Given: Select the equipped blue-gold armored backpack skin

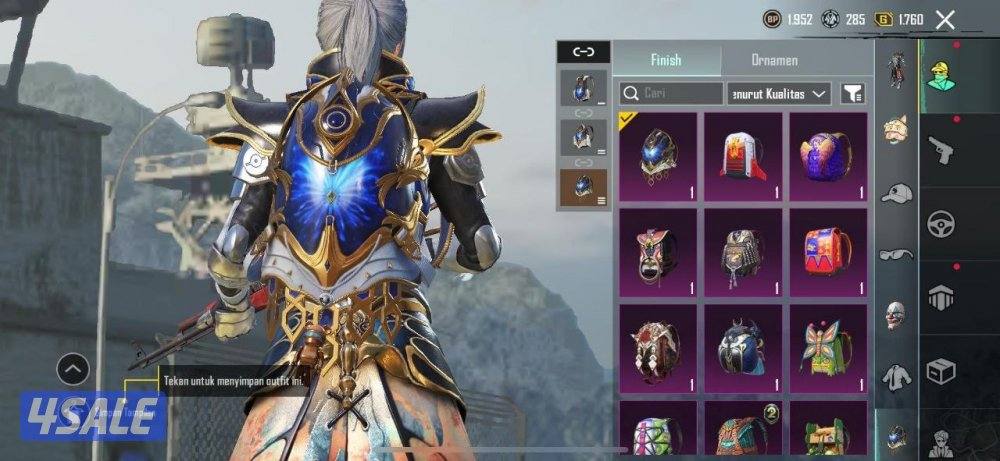Looking at the screenshot, I should (x=658, y=155).
